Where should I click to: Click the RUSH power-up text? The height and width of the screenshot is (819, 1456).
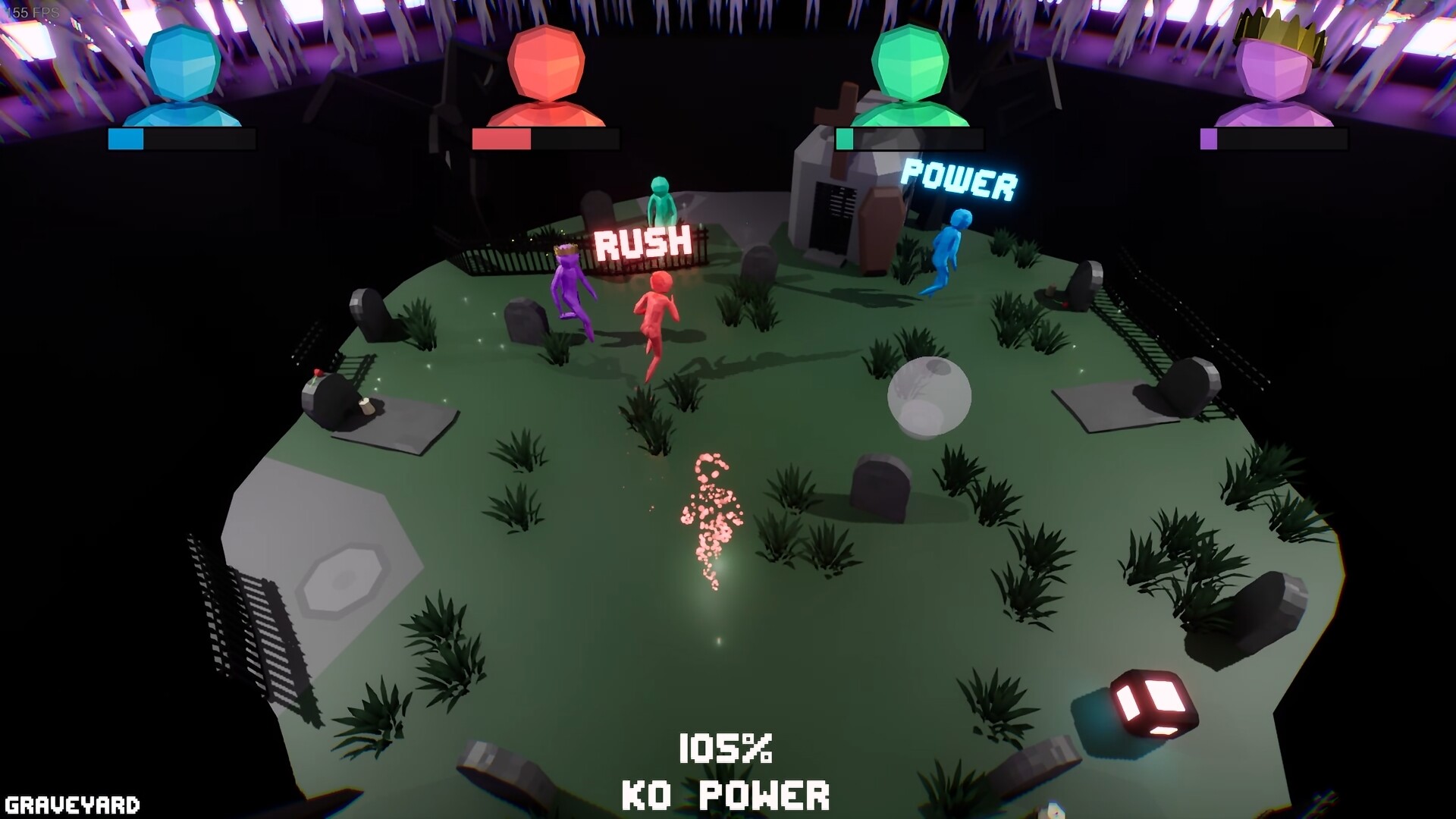643,243
